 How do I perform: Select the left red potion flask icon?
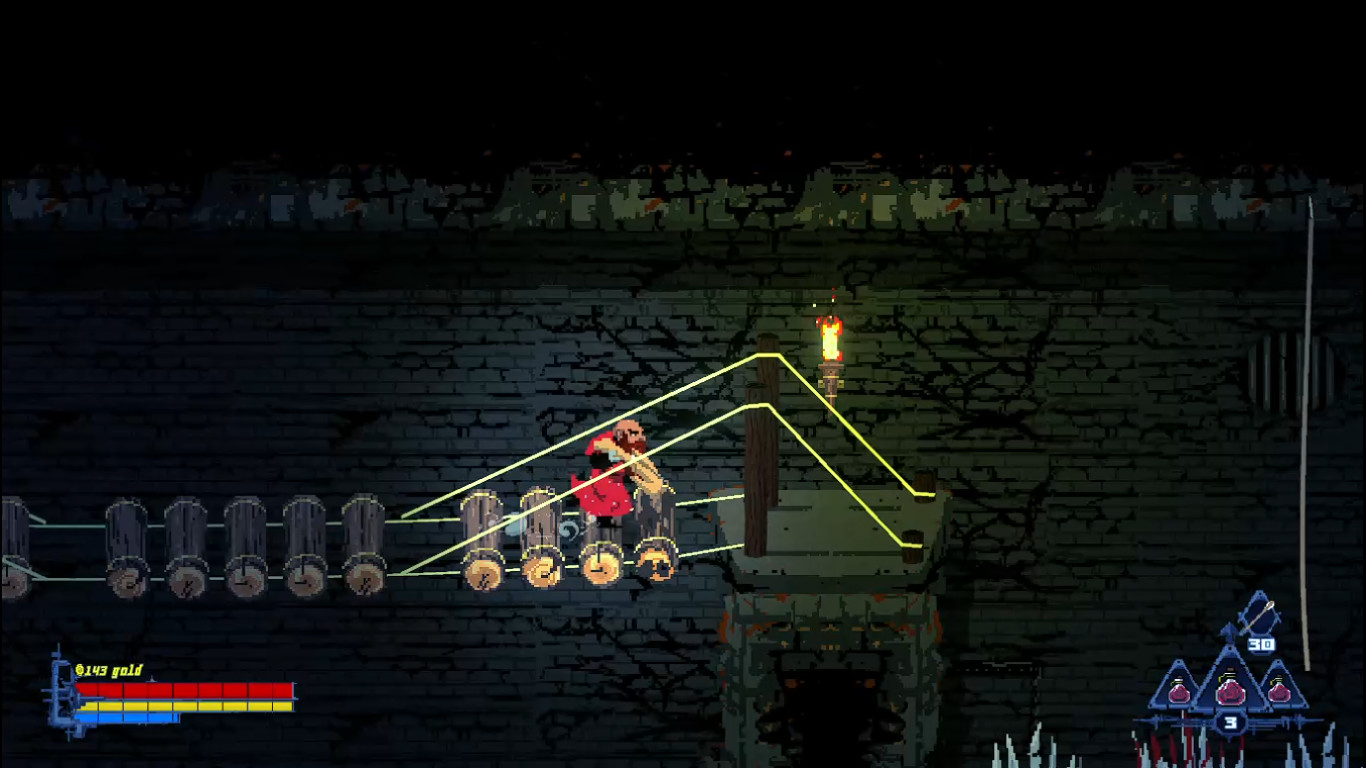1180,692
